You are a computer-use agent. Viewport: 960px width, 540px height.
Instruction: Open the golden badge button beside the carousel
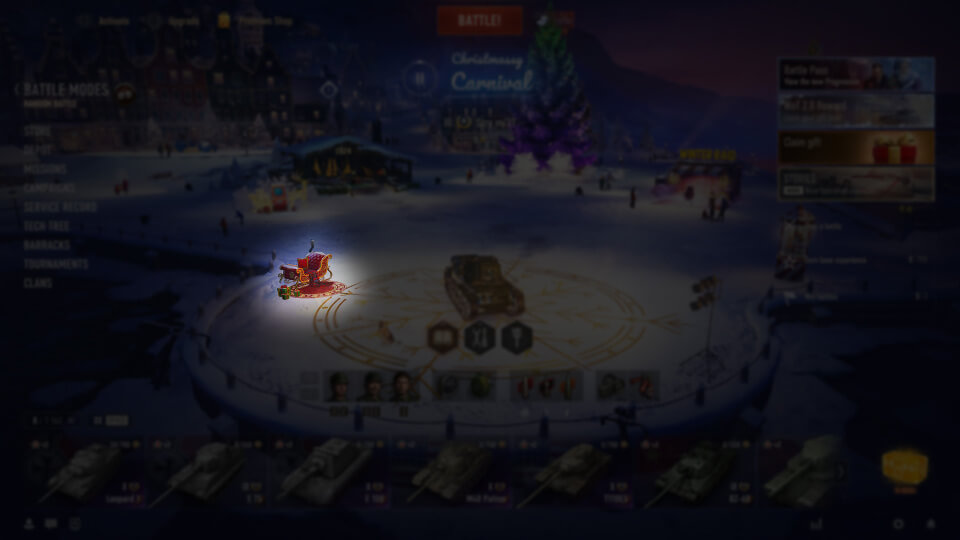point(904,467)
